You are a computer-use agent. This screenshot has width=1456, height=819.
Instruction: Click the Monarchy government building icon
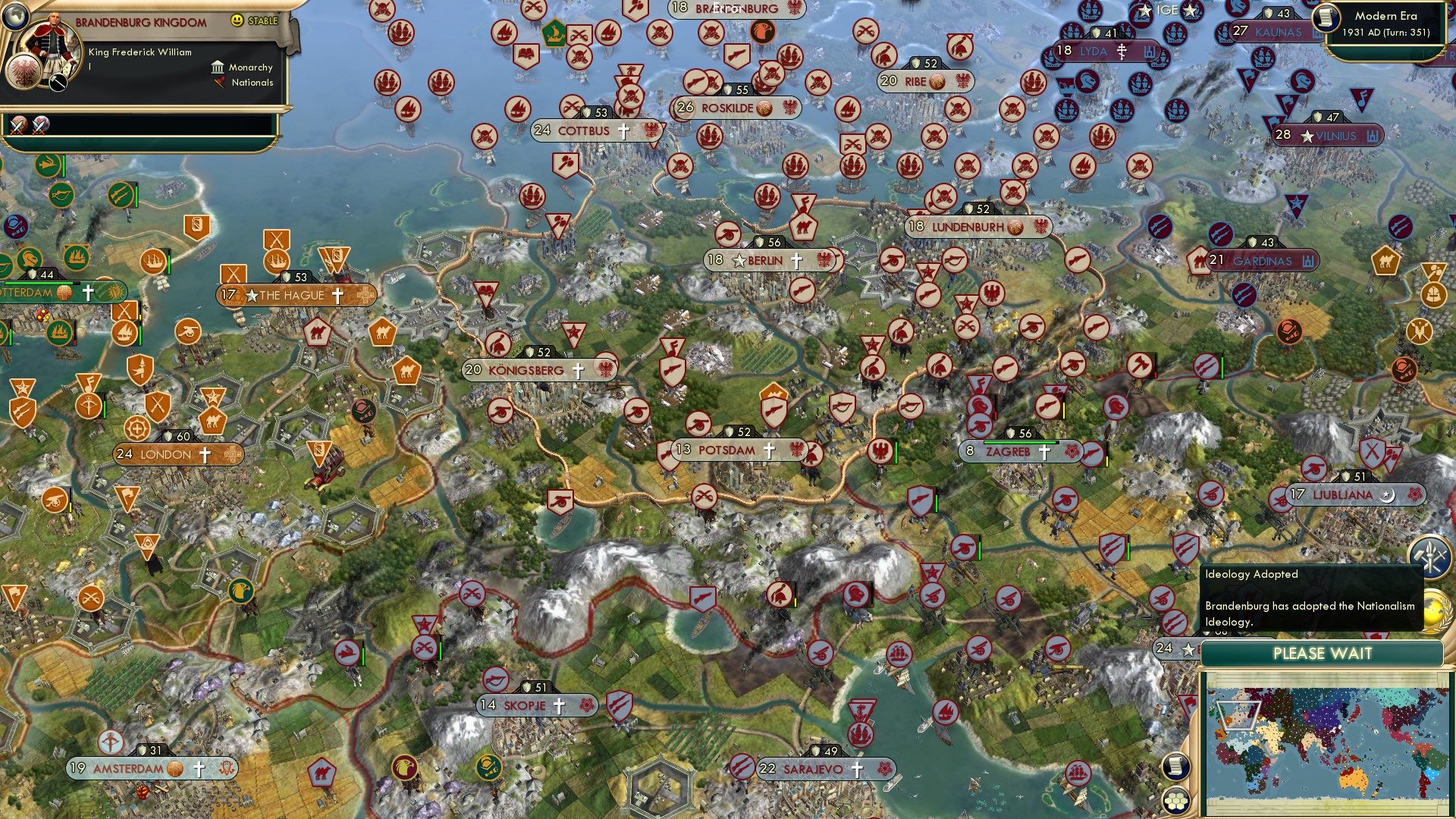[218, 67]
